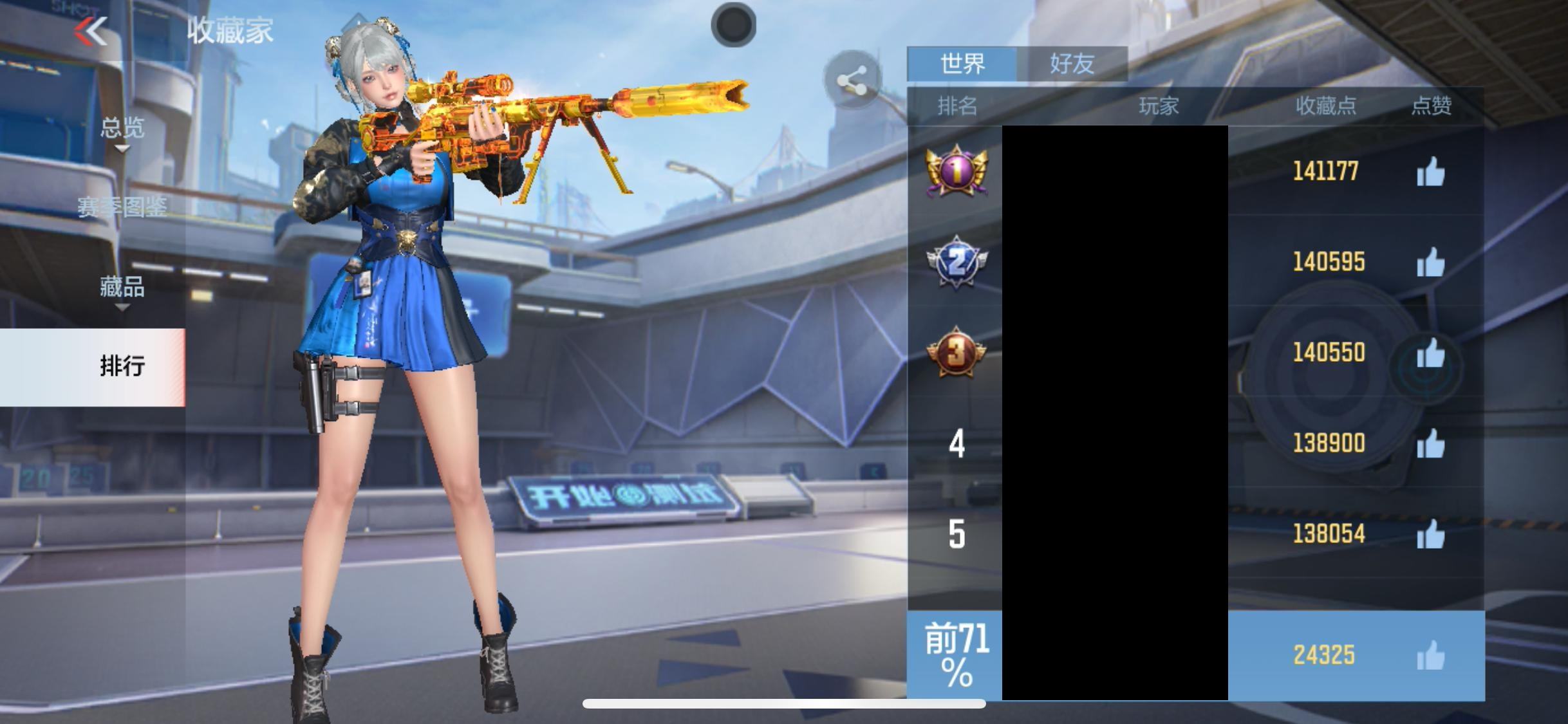Tap the thumbs-up beside 24325 points
Image resolution: width=1568 pixels, height=724 pixels.
point(1430,656)
